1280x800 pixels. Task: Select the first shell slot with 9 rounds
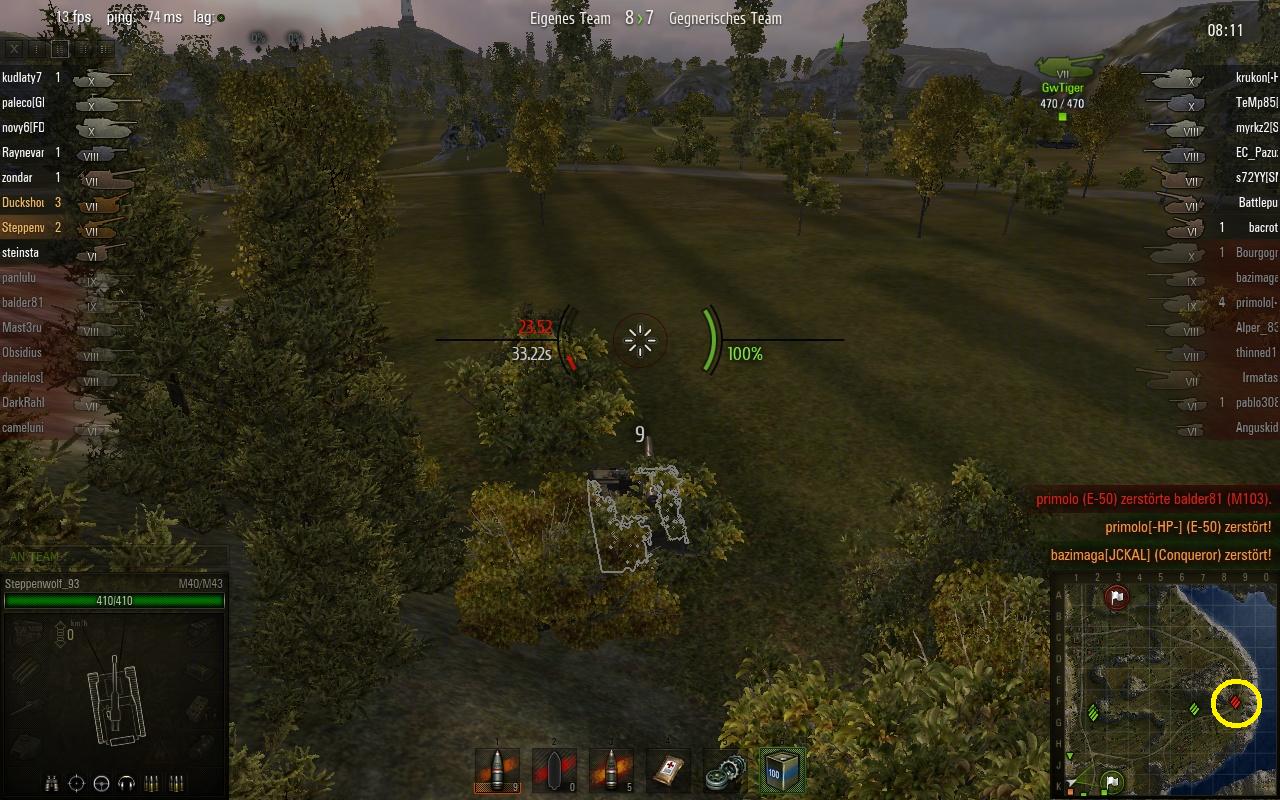[x=497, y=770]
